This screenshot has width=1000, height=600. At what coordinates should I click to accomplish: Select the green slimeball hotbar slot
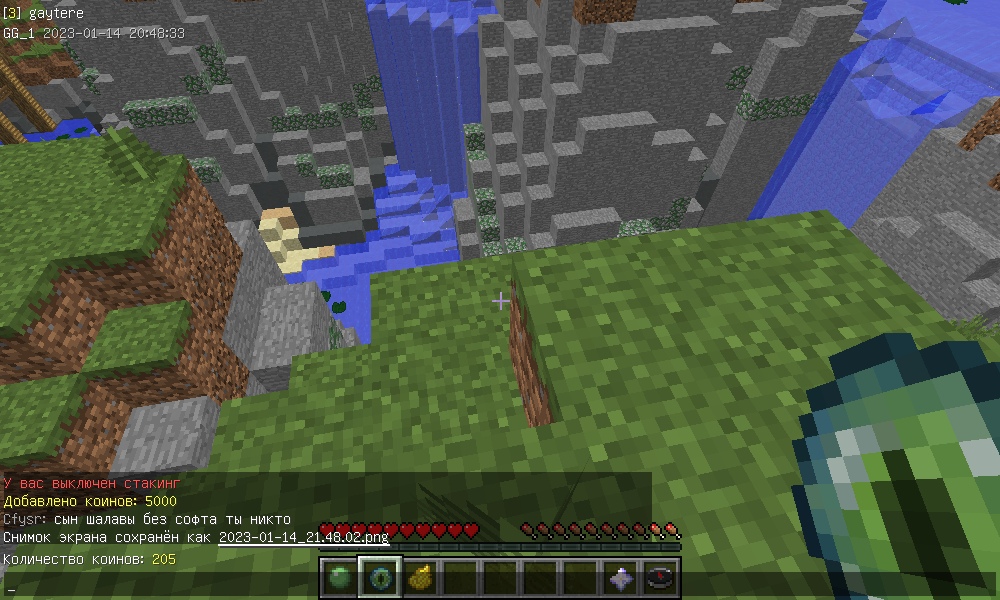[x=340, y=578]
